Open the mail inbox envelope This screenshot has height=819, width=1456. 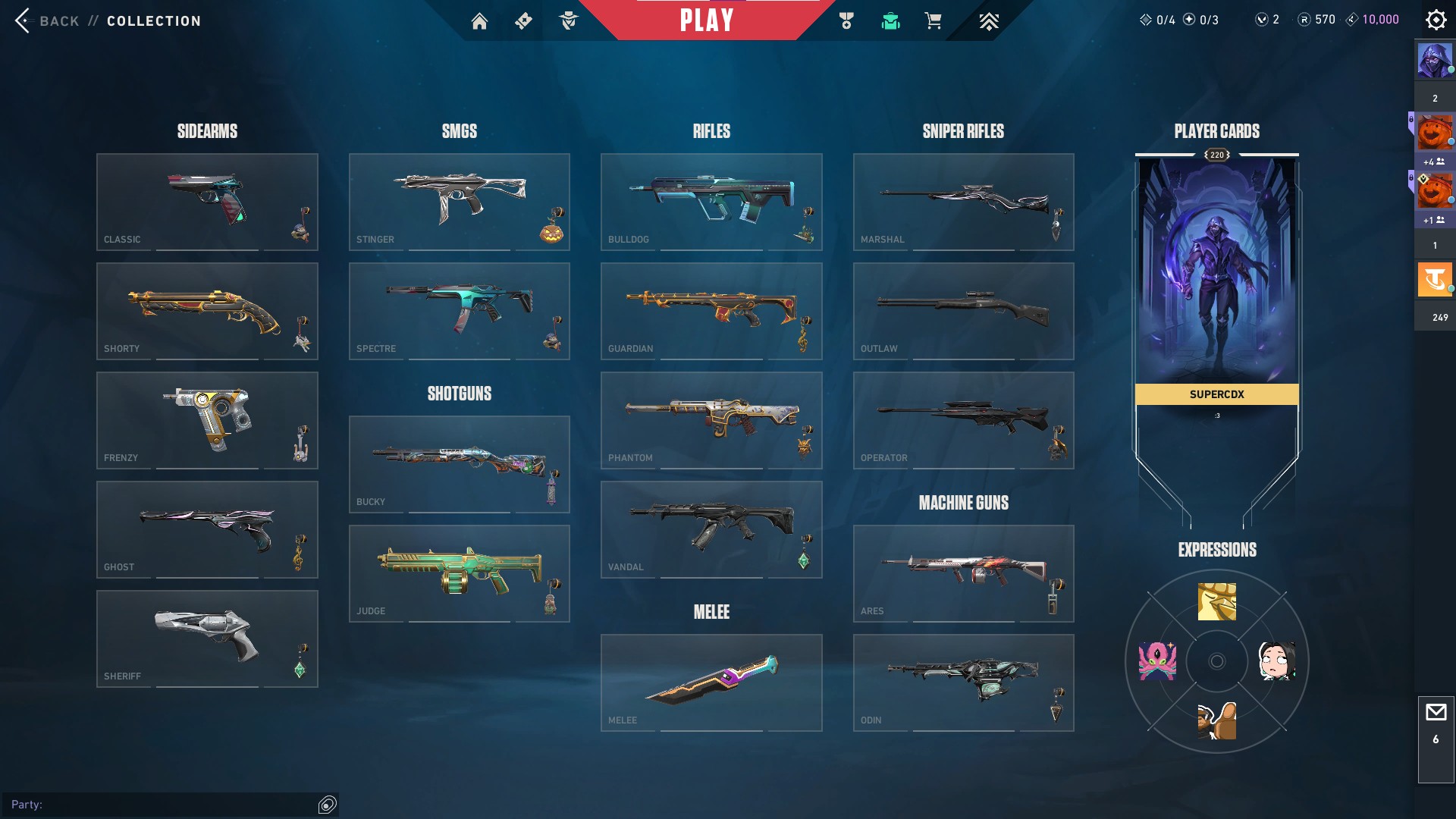point(1436,713)
